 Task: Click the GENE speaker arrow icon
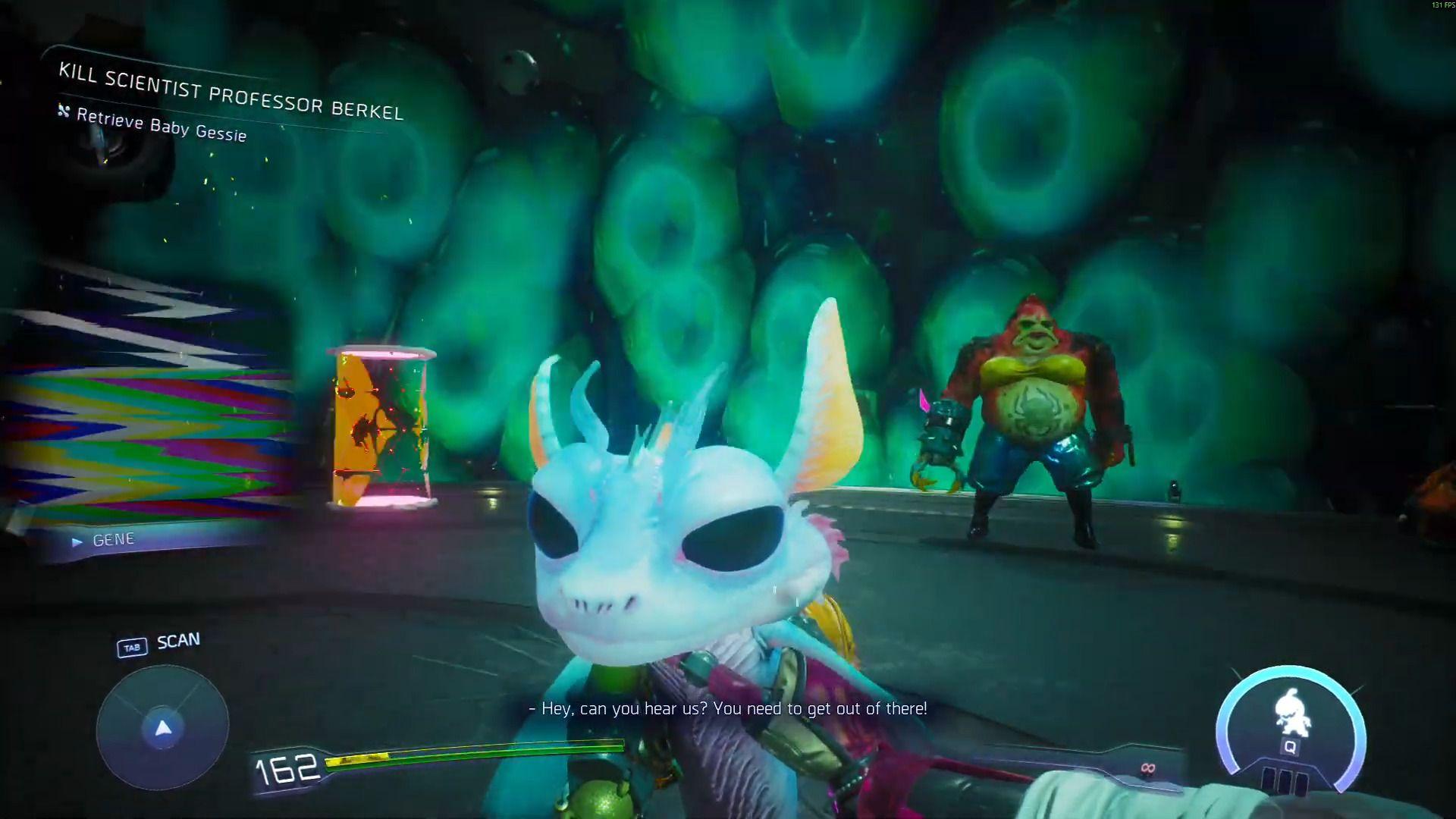pyautogui.click(x=76, y=541)
